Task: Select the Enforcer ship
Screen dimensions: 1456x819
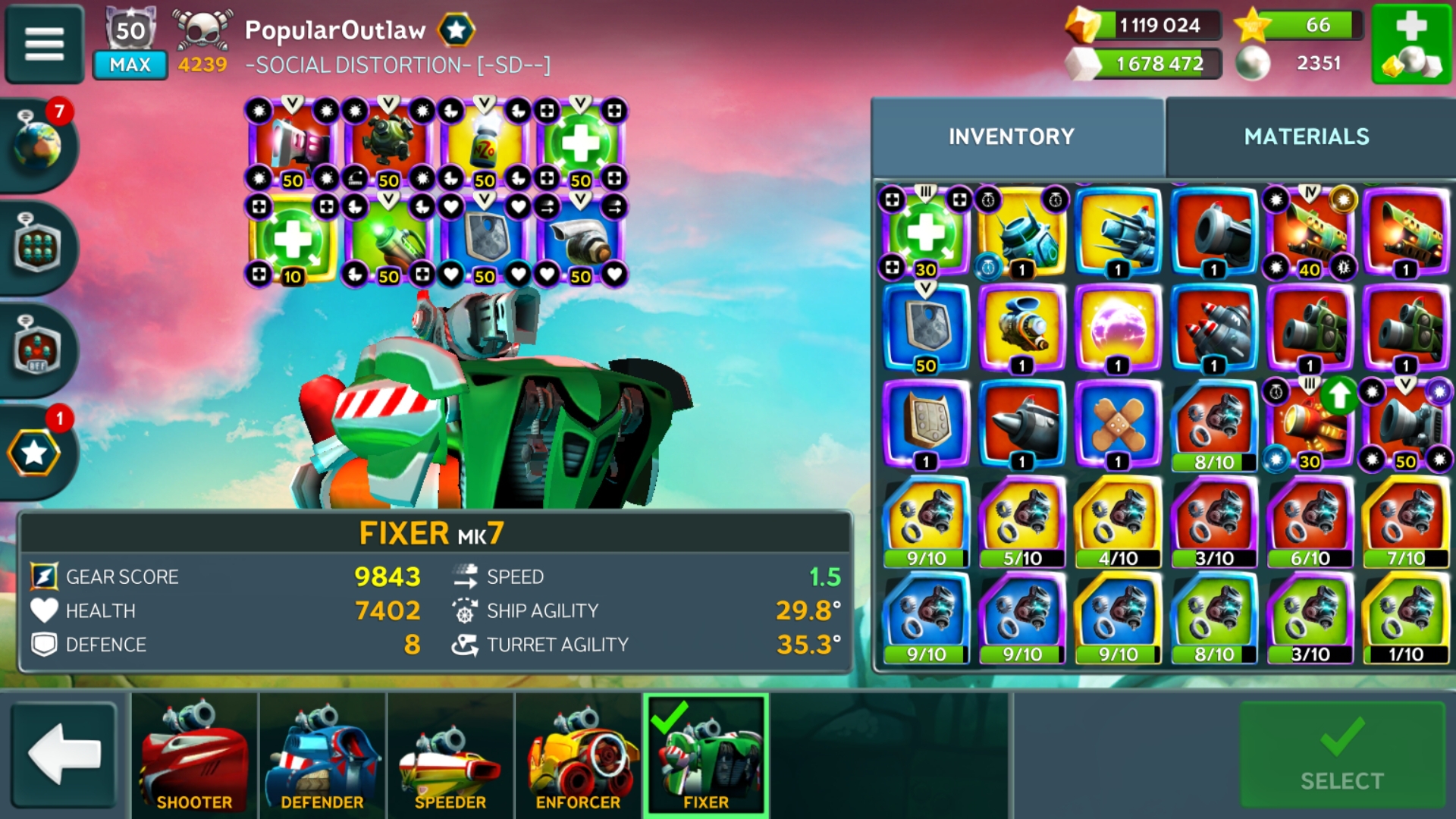Action: point(578,755)
